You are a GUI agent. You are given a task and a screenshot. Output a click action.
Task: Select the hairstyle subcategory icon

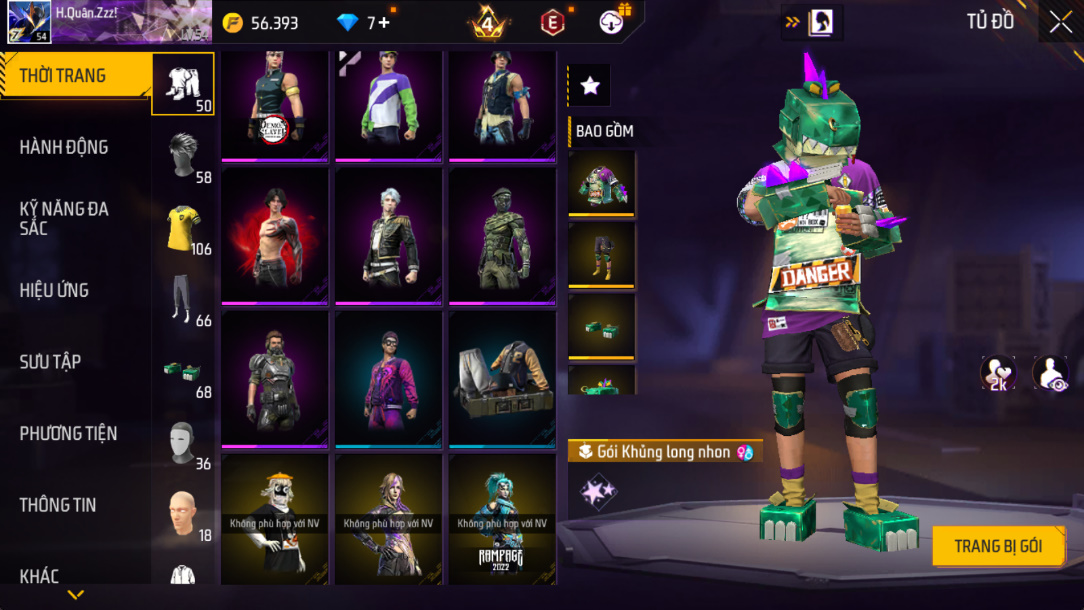click(x=183, y=155)
